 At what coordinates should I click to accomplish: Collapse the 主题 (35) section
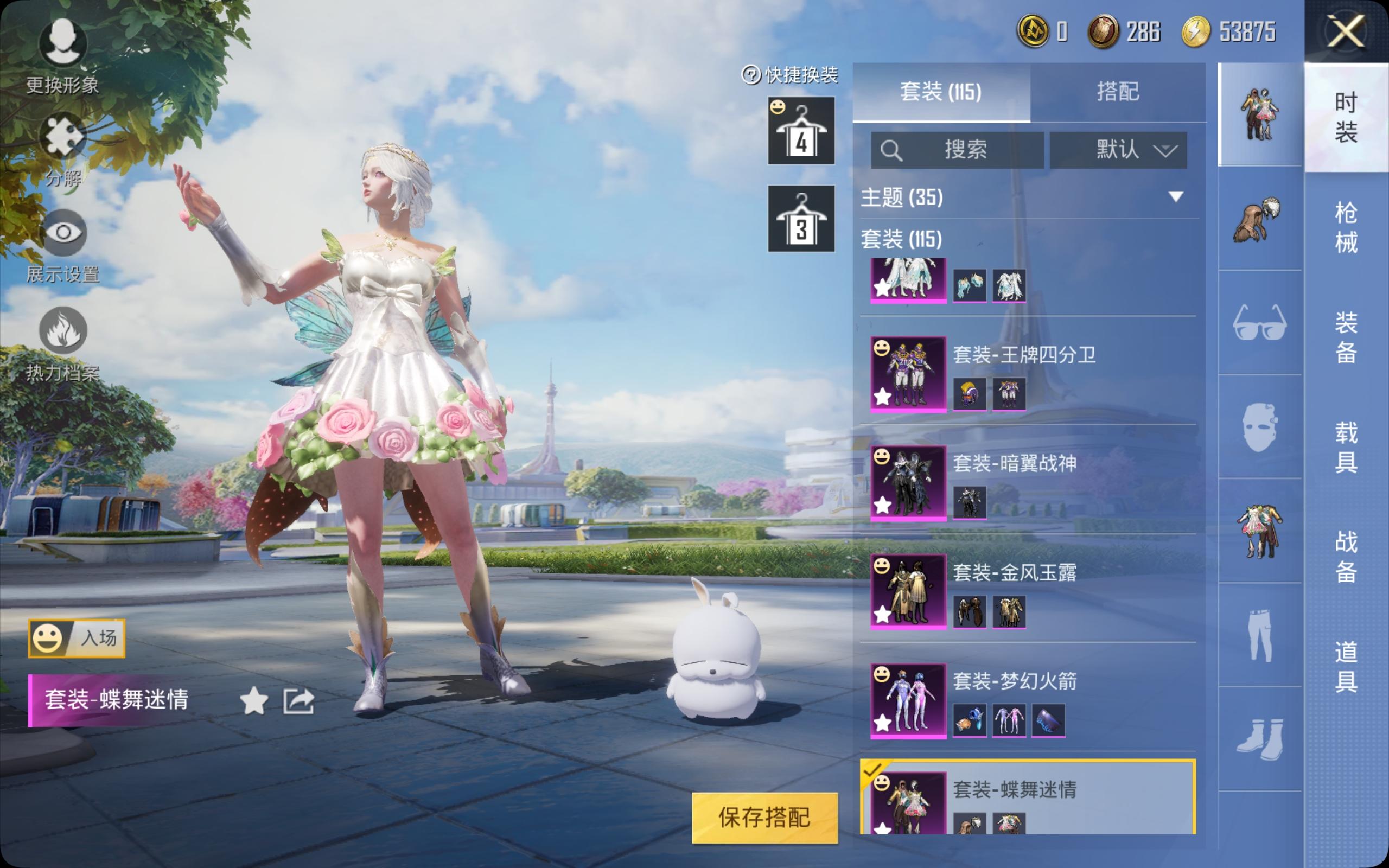click(x=1174, y=197)
